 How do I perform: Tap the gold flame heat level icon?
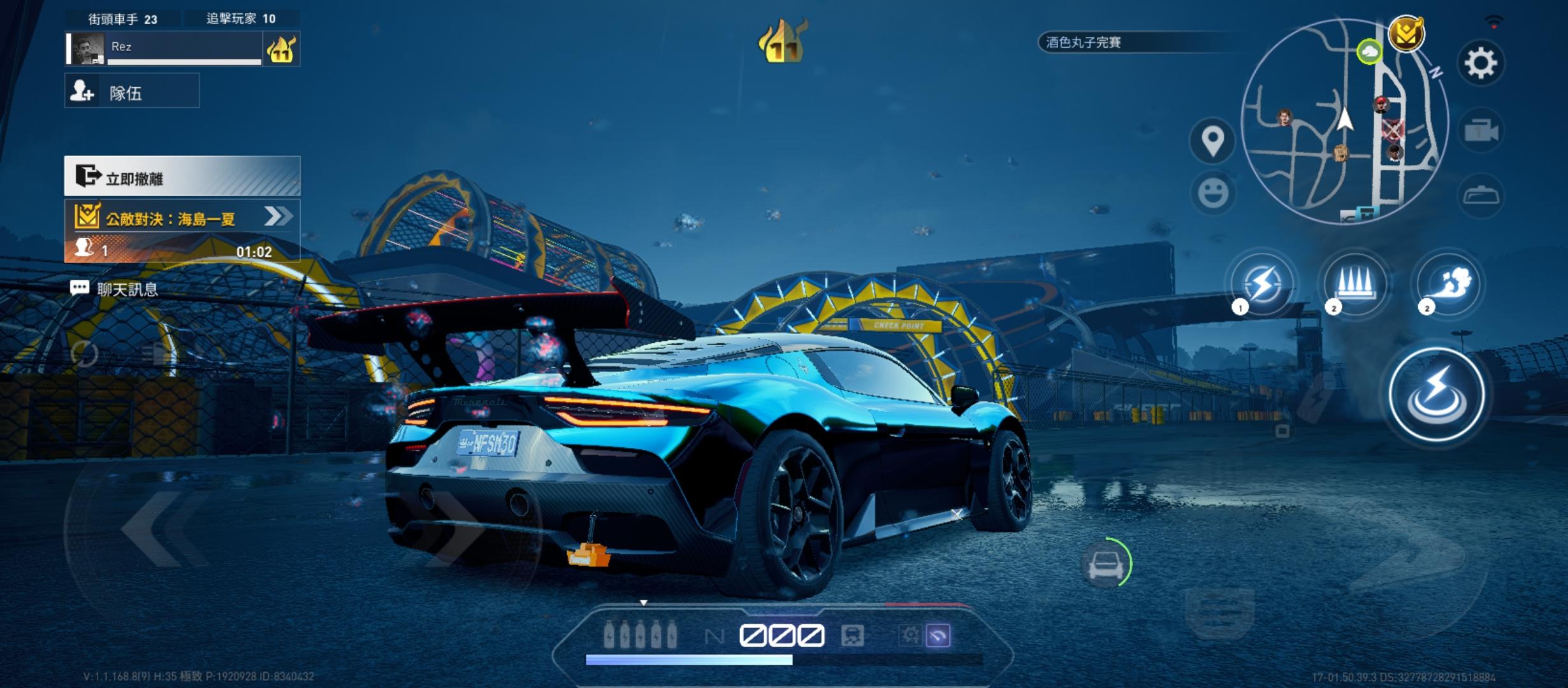[x=783, y=43]
